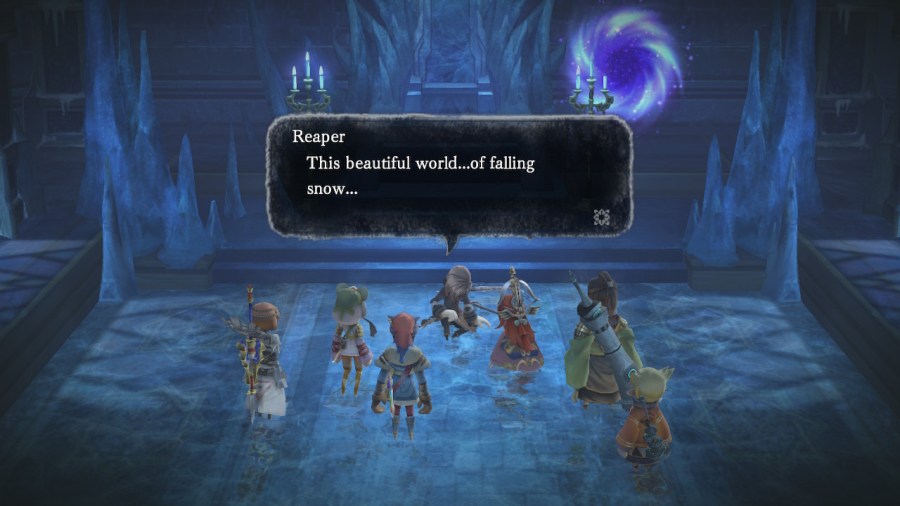The width and height of the screenshot is (900, 506).
Task: Continue Reaper's "This beautiful world" dialogue box
Action: 449,176
